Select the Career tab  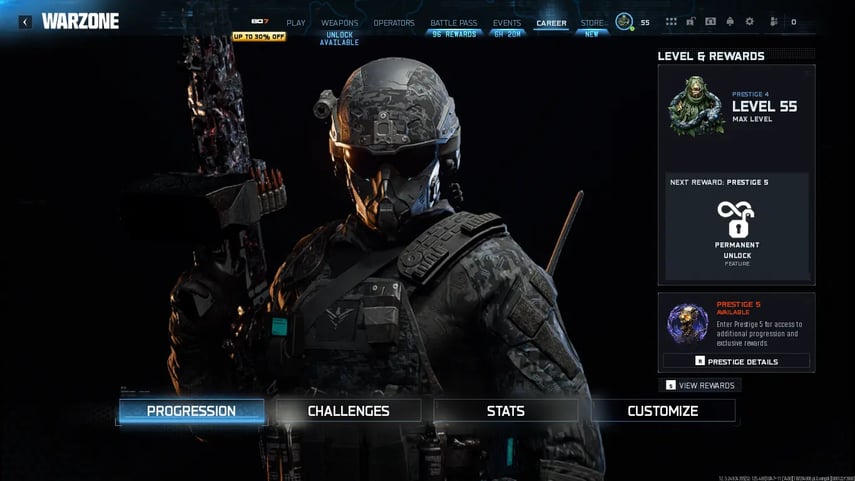point(551,23)
